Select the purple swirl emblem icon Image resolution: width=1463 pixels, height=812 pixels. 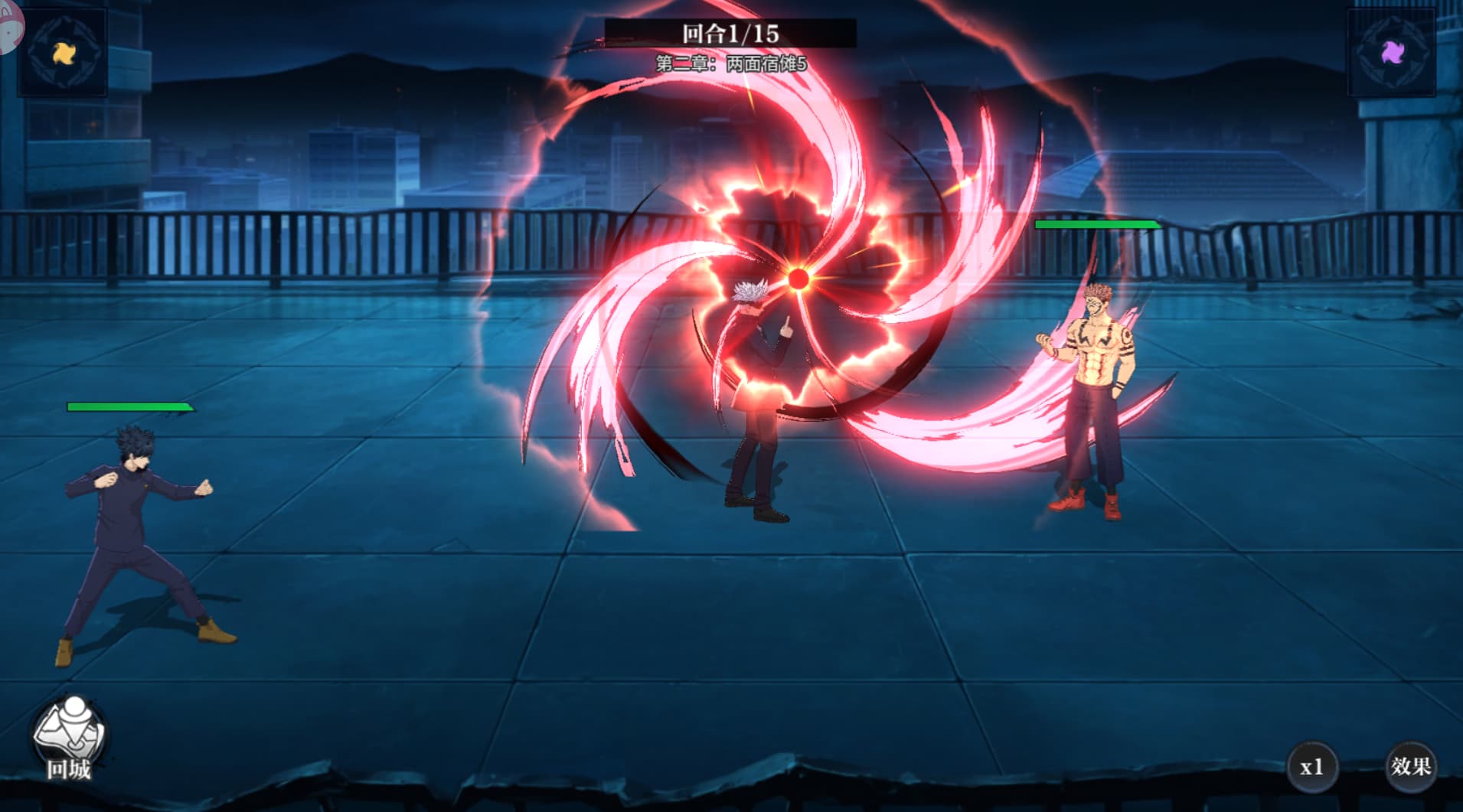point(1393,53)
